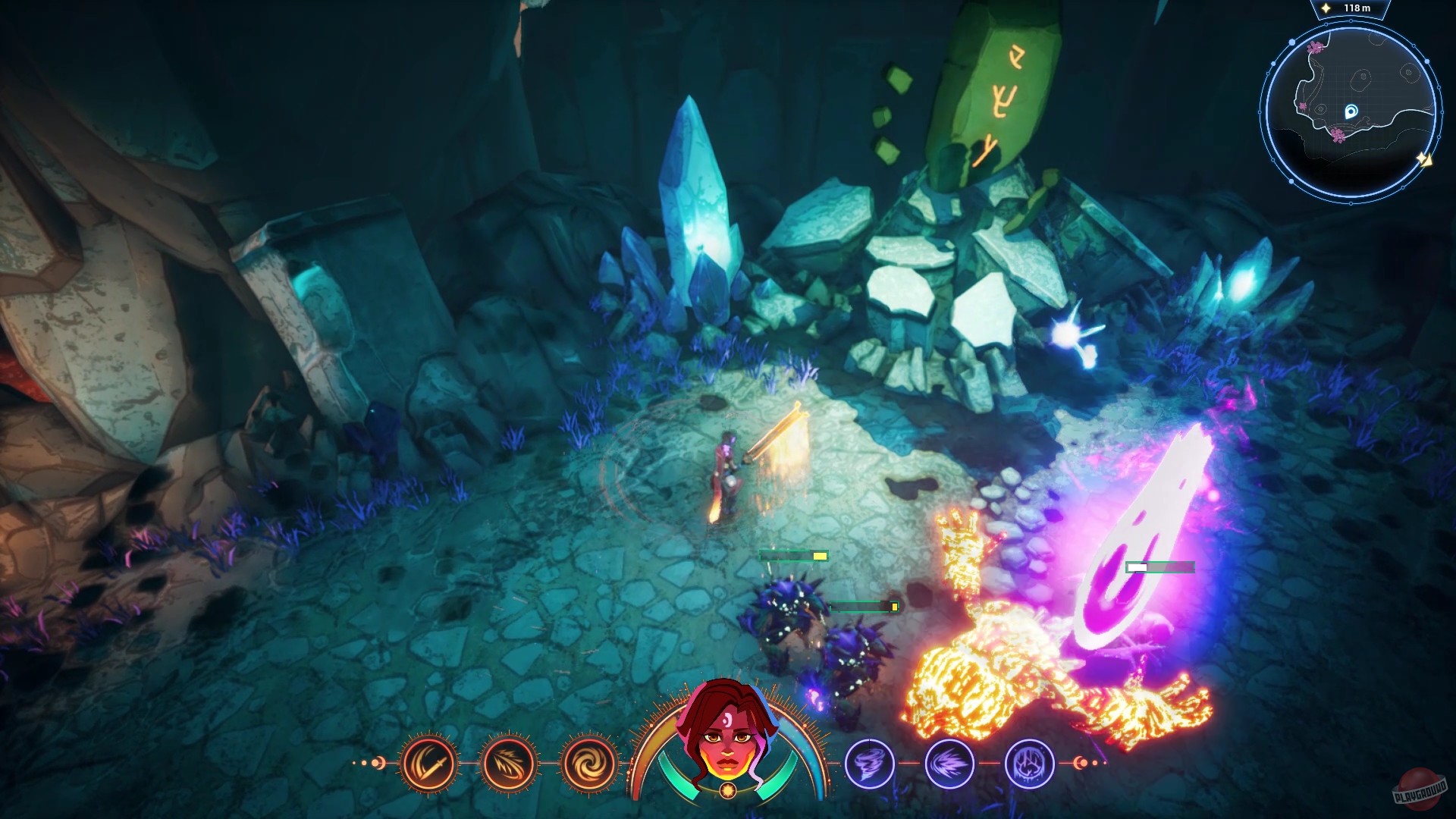Click the player location pin in the minimap
Image resolution: width=1456 pixels, height=819 pixels.
[x=1351, y=111]
